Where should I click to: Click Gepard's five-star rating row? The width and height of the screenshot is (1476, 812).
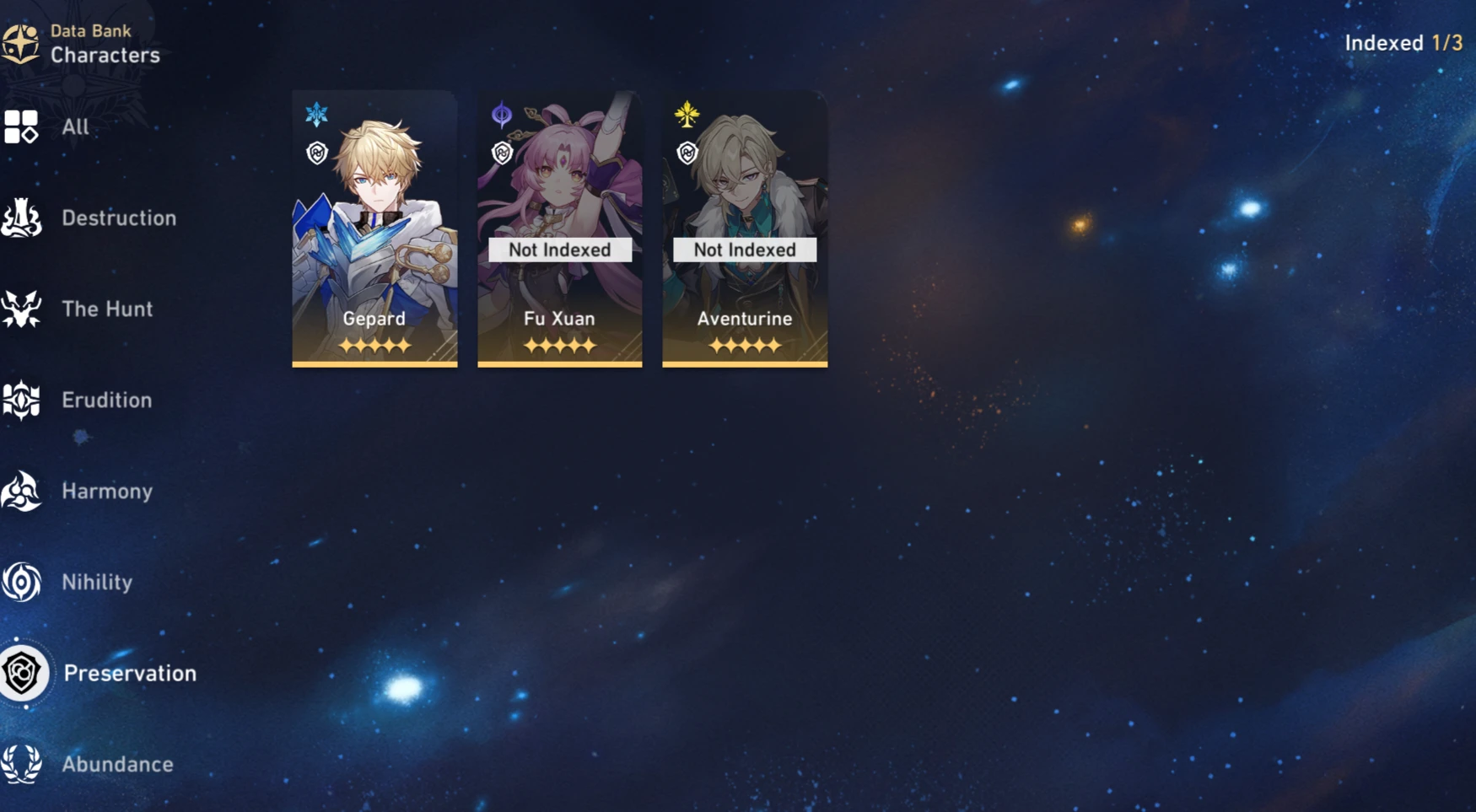[374, 347]
